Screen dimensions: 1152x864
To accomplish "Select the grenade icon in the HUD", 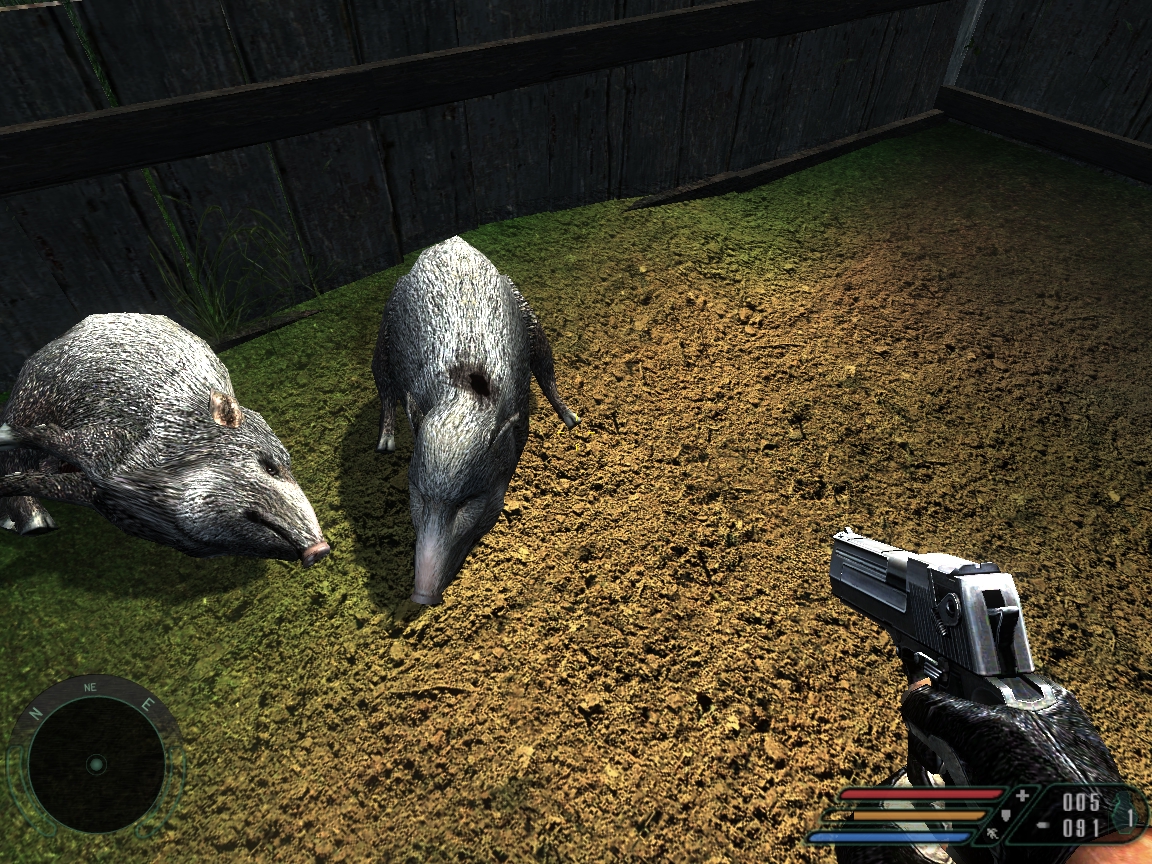I will pyautogui.click(x=1125, y=815).
